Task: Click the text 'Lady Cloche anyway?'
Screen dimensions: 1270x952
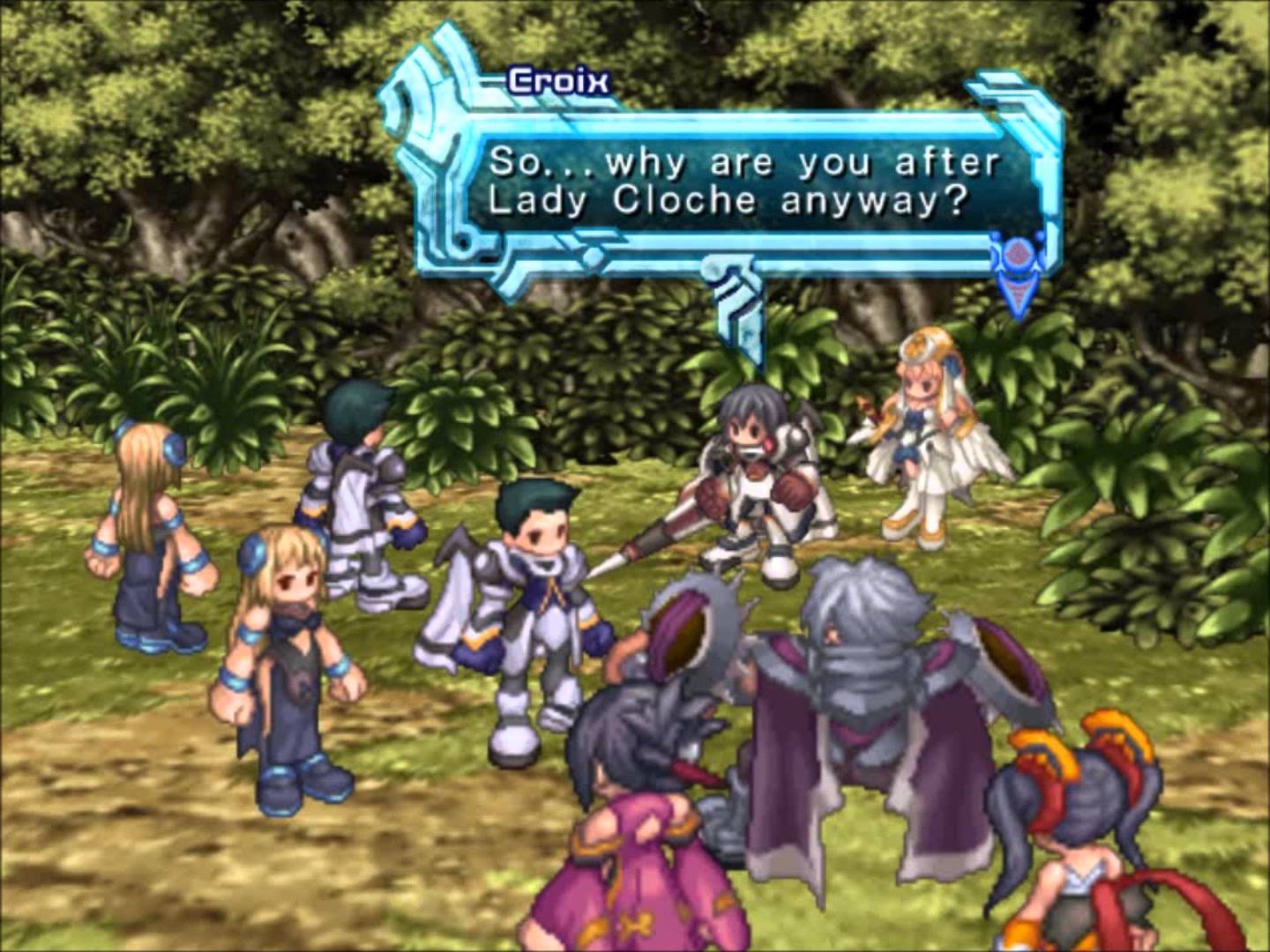Action: click(x=730, y=202)
